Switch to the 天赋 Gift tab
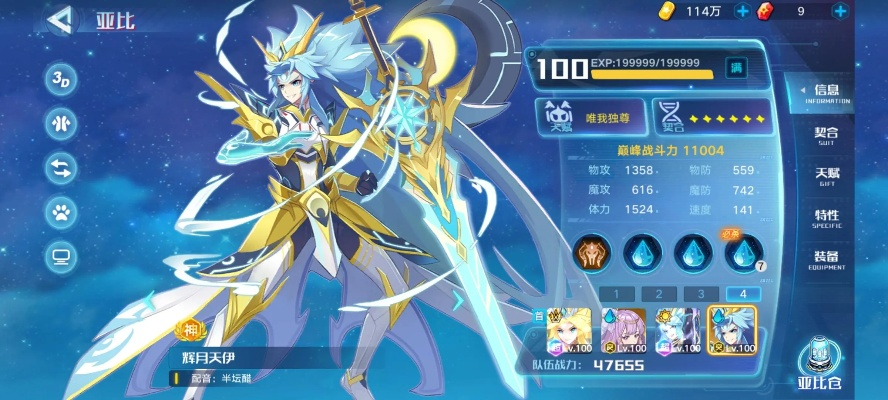Screen dimensions: 888x400 pos(826,177)
